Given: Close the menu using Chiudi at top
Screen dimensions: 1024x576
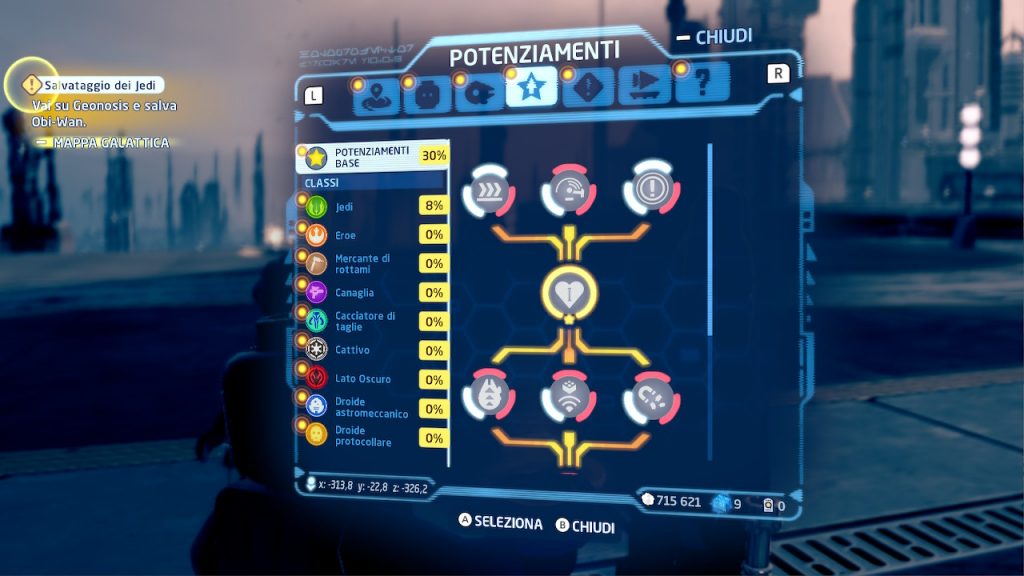Looking at the screenshot, I should coord(714,38).
